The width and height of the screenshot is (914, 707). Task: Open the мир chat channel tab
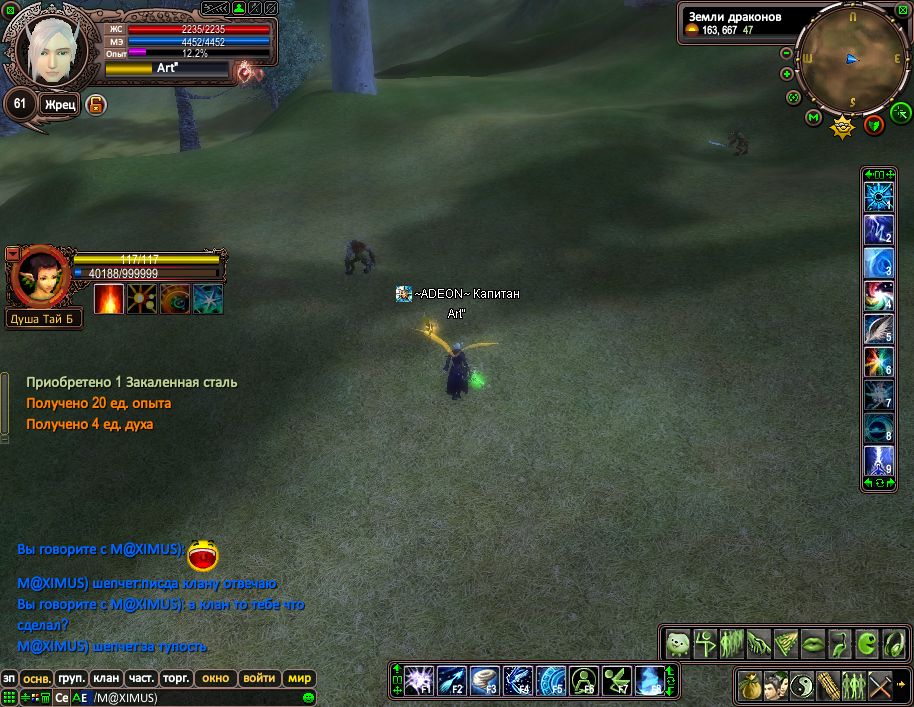tap(300, 678)
